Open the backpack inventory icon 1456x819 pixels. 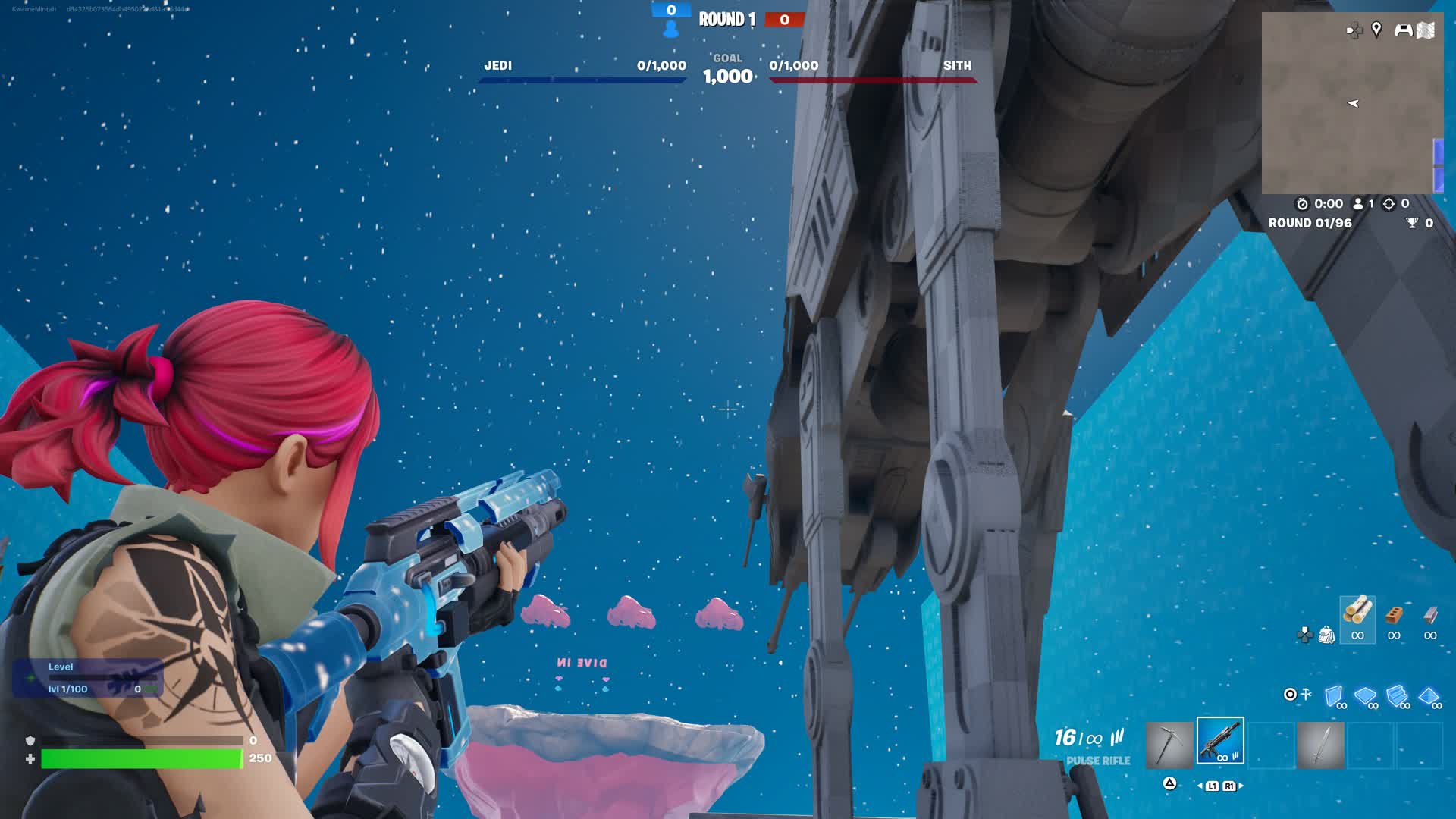1326,635
